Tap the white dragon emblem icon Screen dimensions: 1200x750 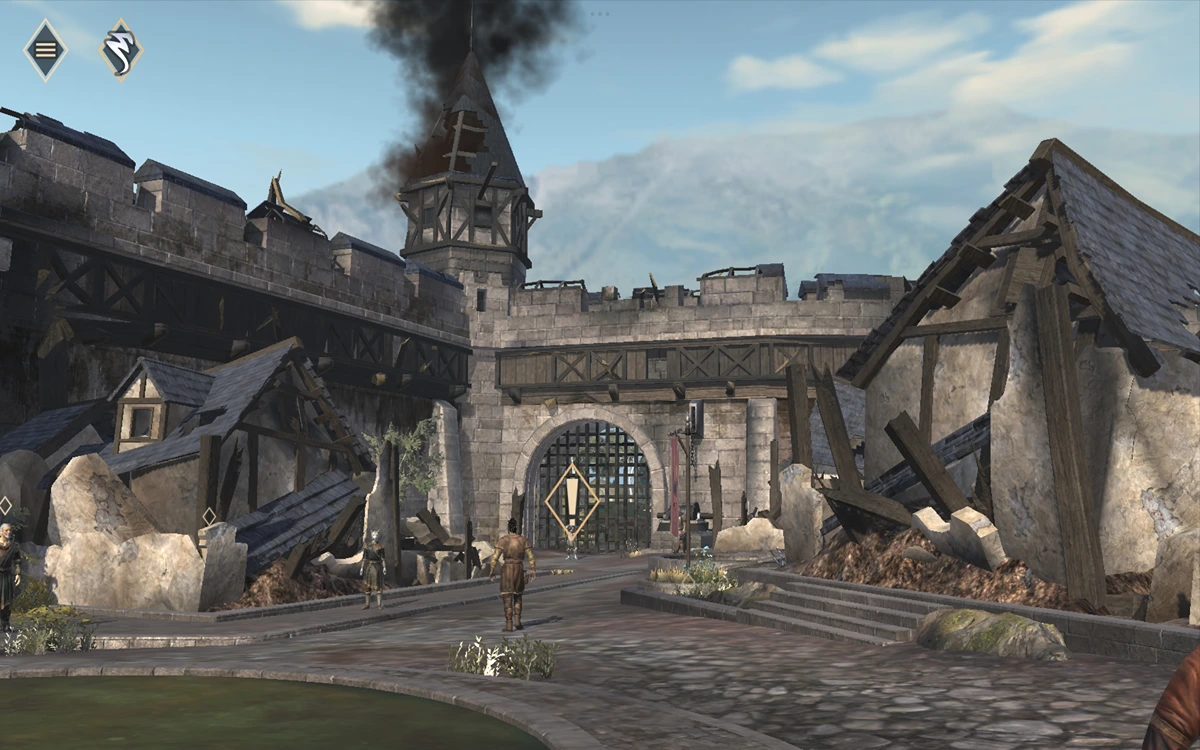(x=120, y=49)
